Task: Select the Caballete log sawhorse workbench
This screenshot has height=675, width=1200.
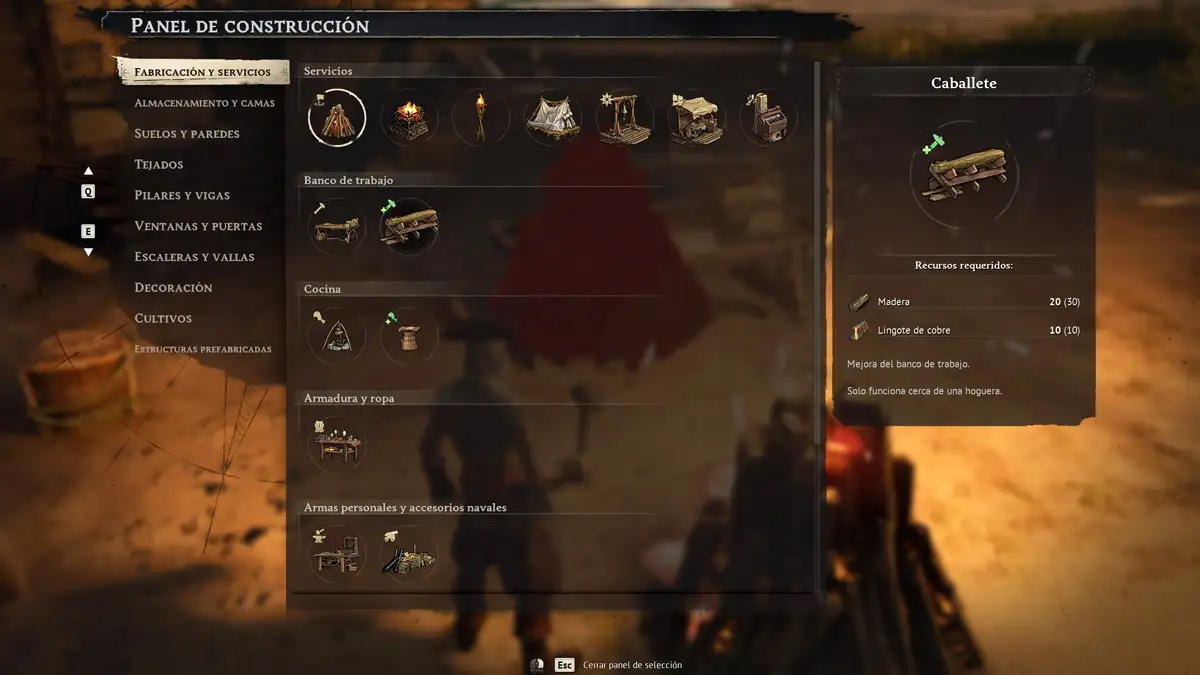Action: point(409,227)
